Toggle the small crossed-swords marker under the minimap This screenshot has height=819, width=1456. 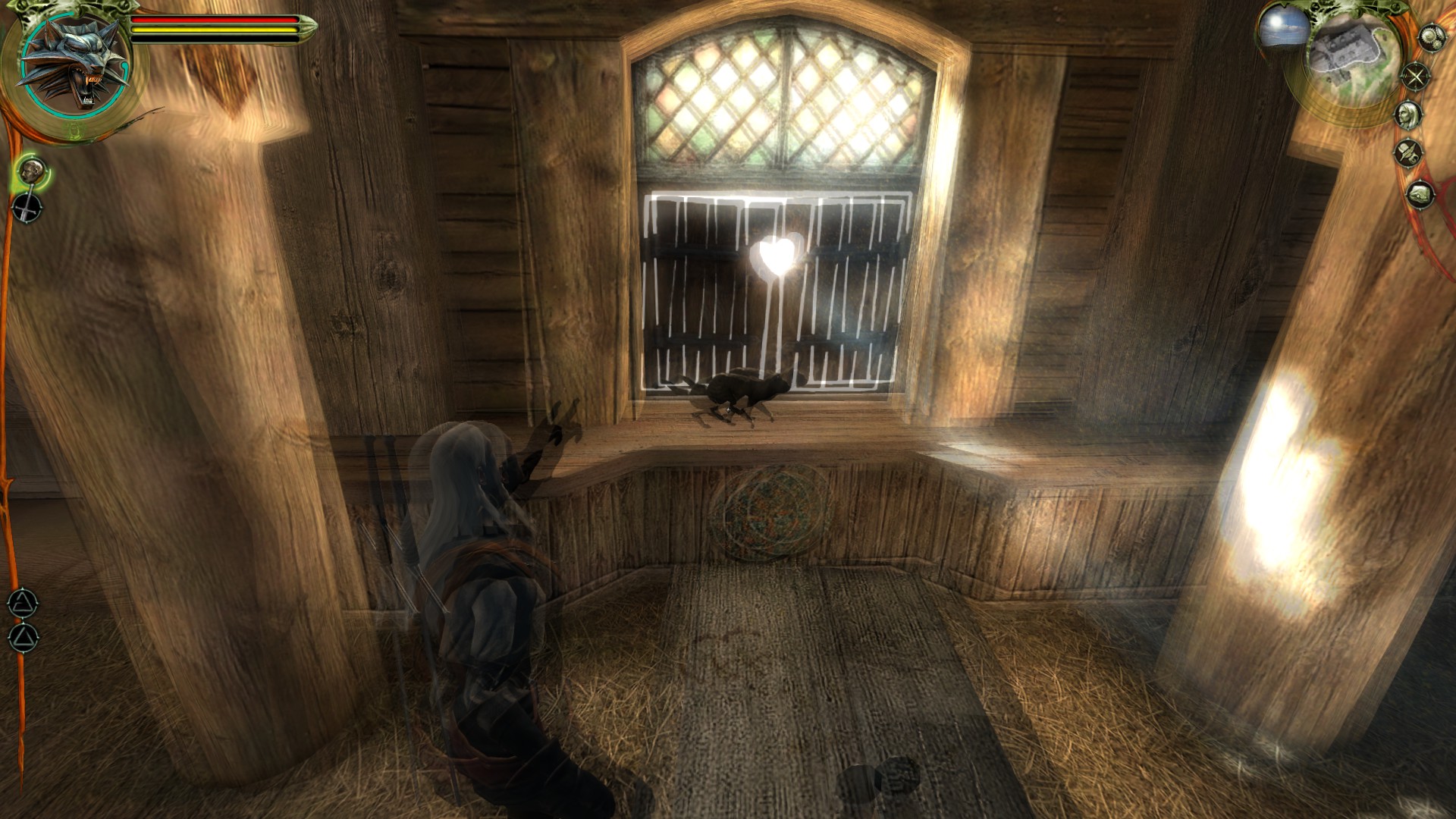[x=1415, y=75]
